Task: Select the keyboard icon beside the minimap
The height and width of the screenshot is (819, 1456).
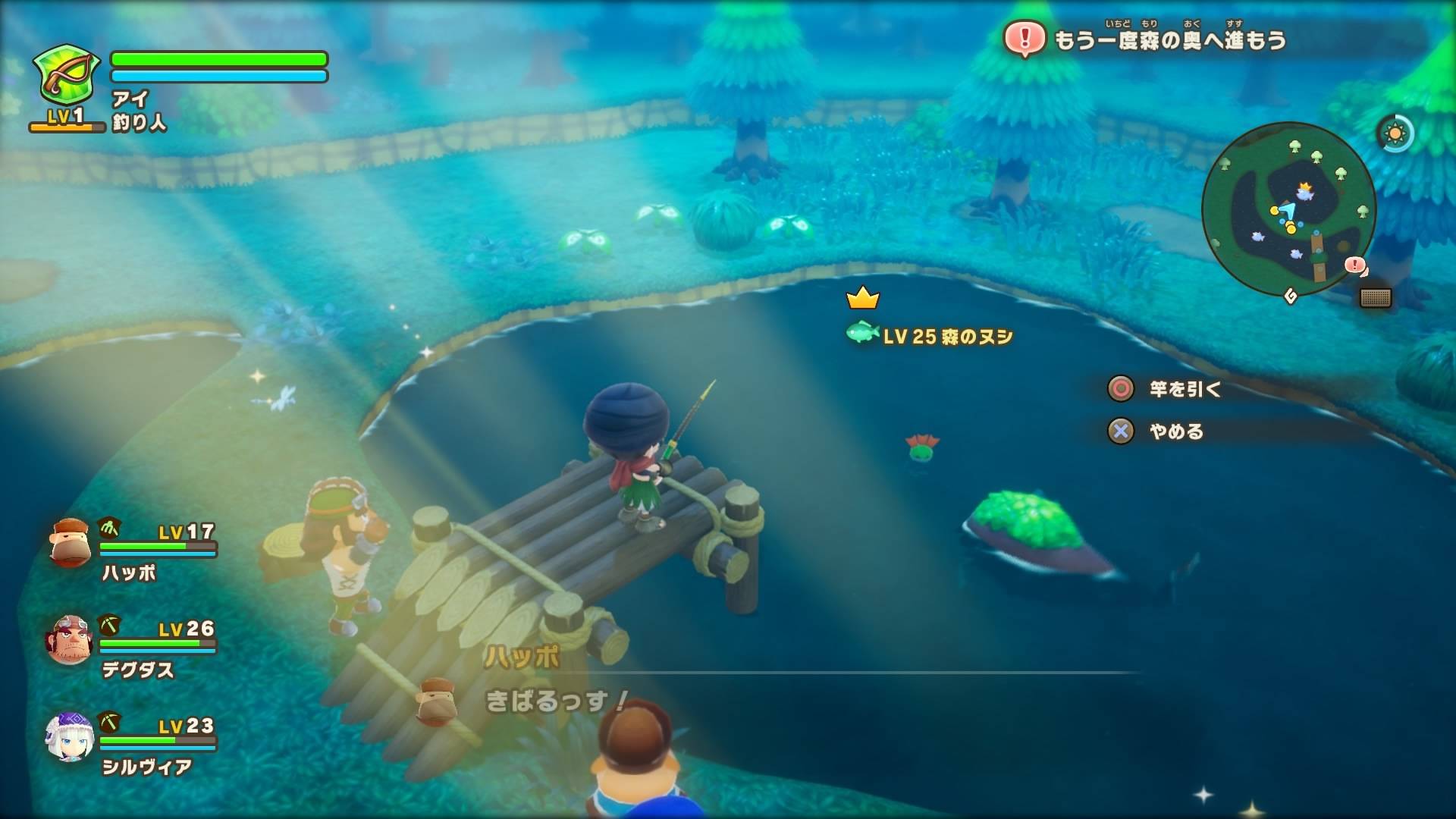Action: [x=1375, y=297]
